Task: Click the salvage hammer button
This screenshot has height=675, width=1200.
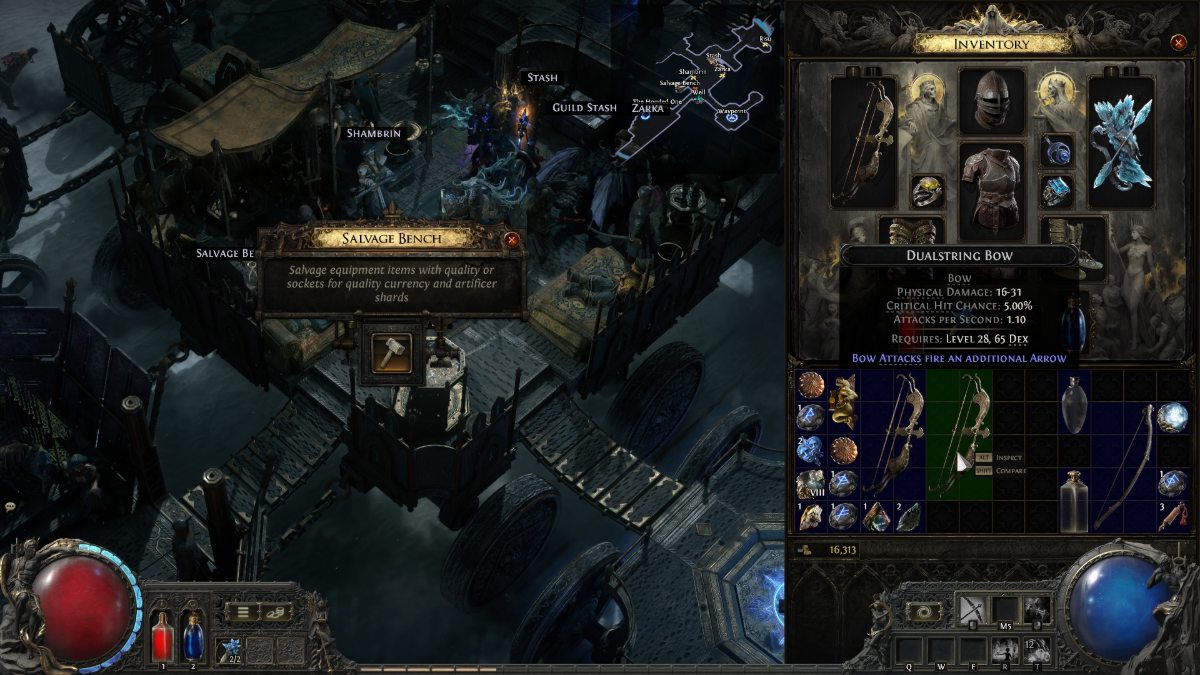Action: click(391, 353)
